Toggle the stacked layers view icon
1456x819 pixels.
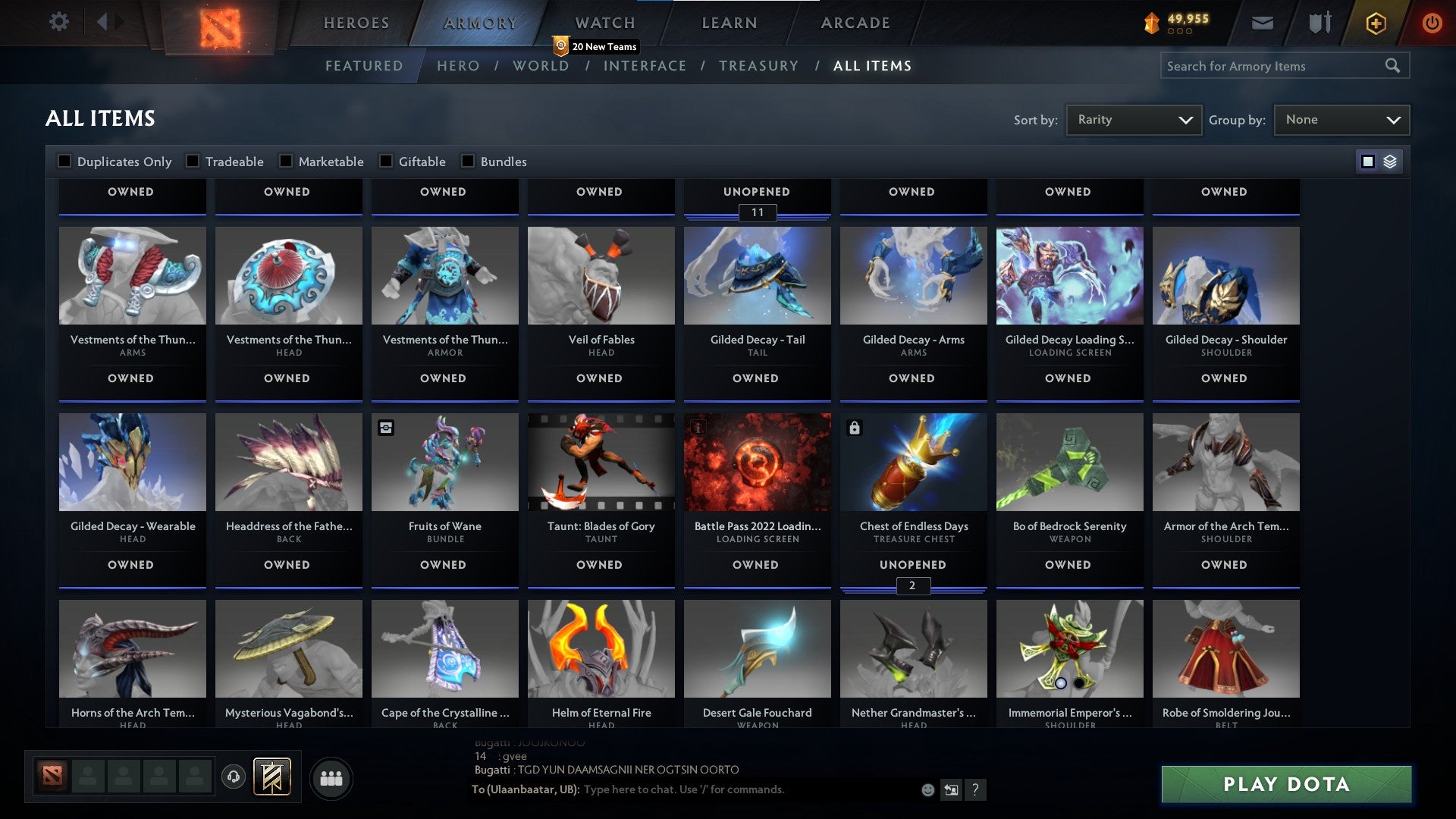[1390, 162]
